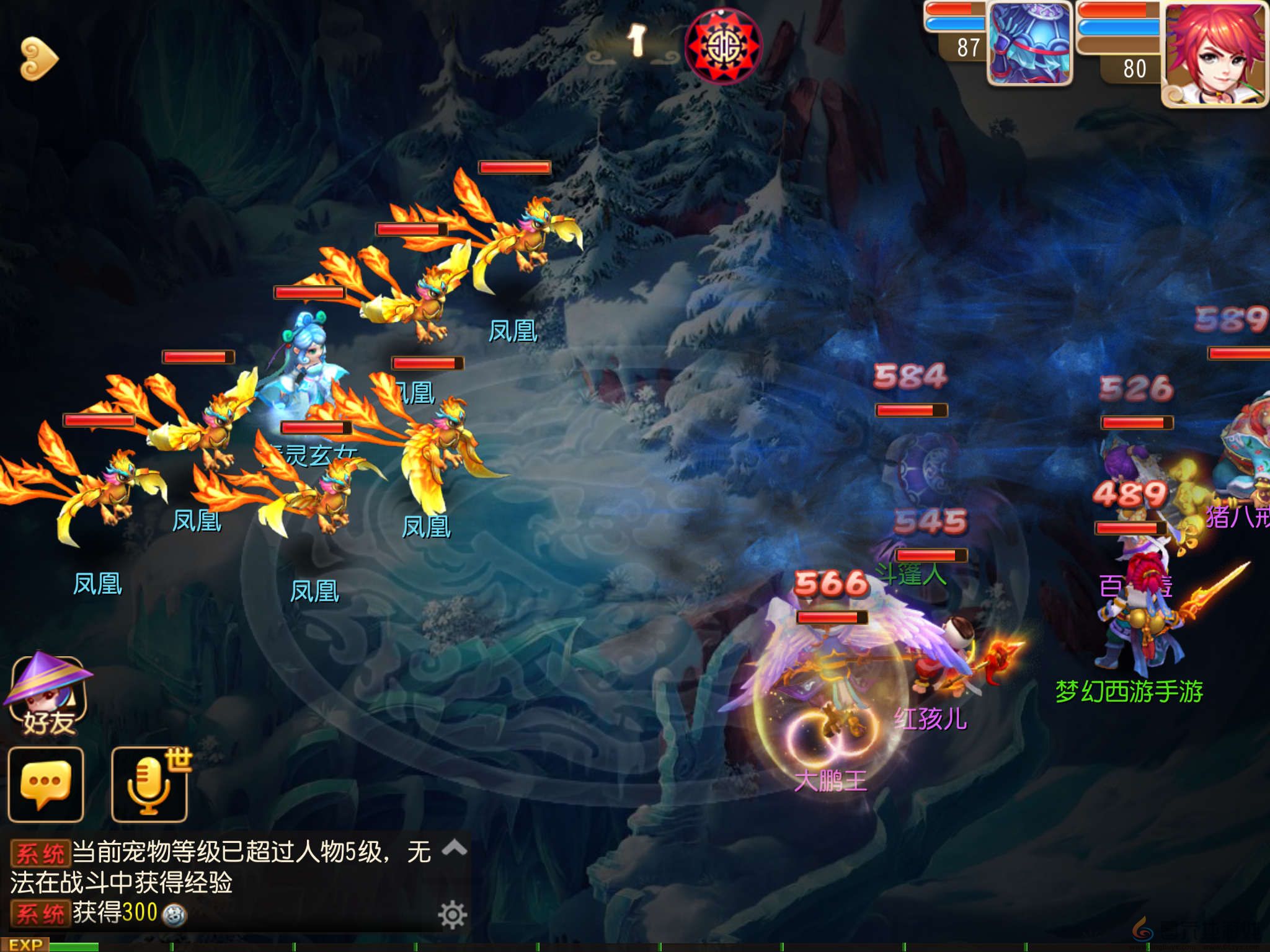The width and height of the screenshot is (1270, 952).
Task: Open the chat message bubble
Action: (46, 782)
